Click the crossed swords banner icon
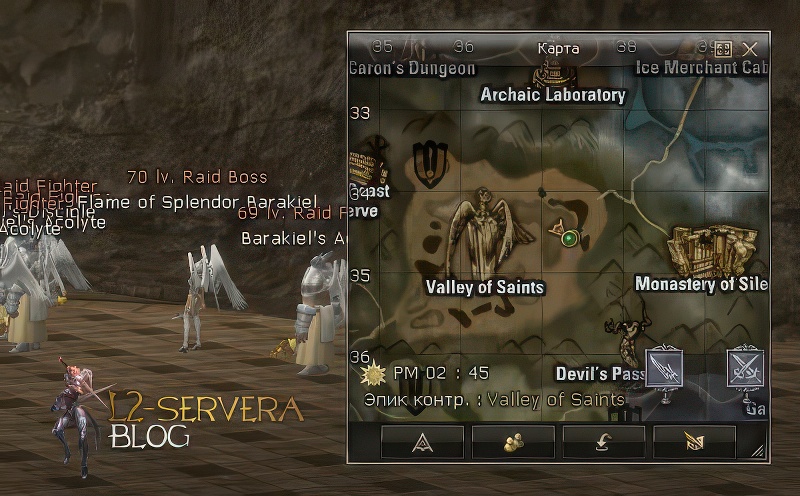 pos(745,370)
